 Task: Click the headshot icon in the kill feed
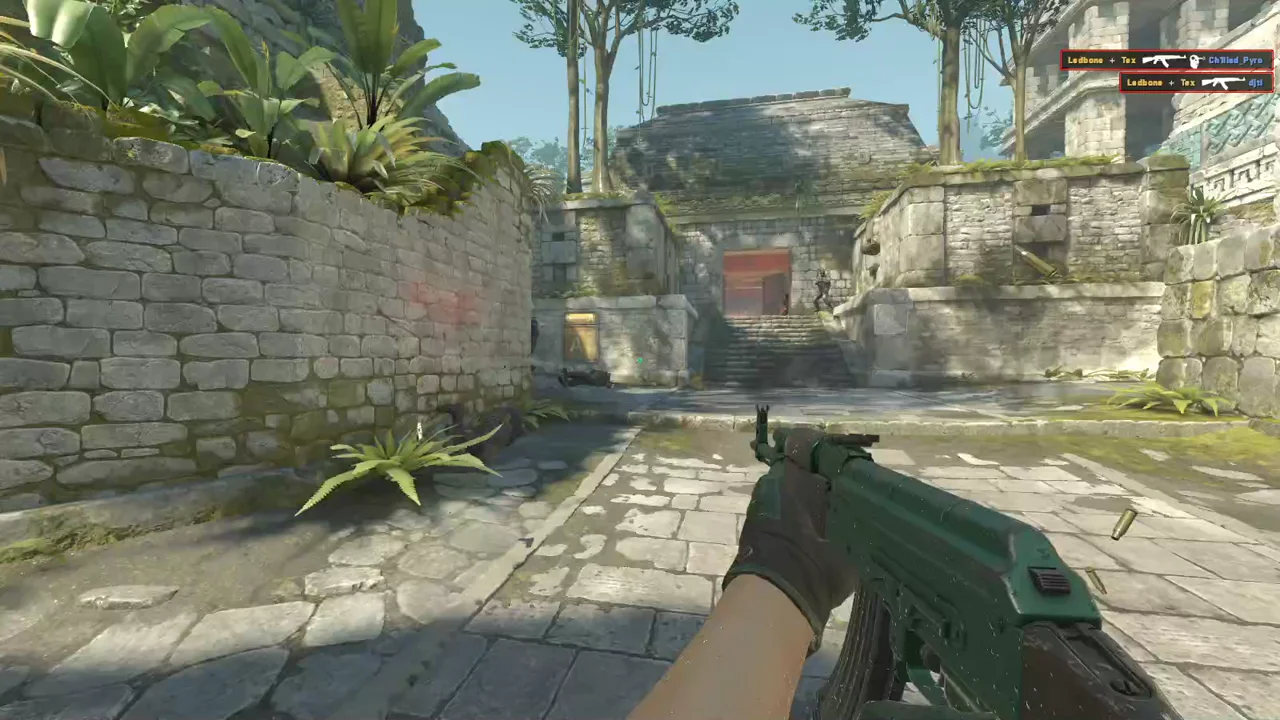point(1195,61)
